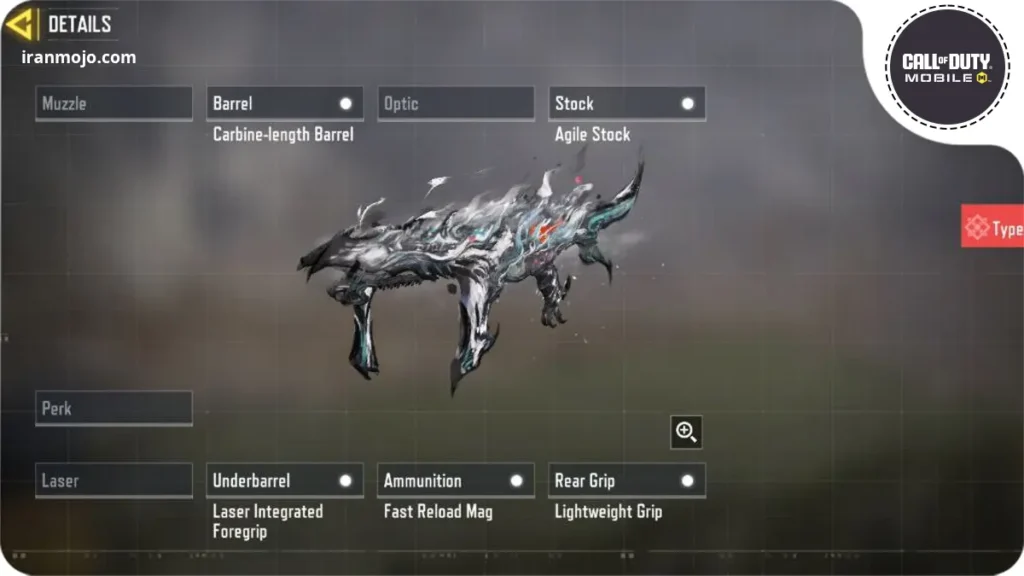Click the Call of Duty Mobile logo

point(946,68)
